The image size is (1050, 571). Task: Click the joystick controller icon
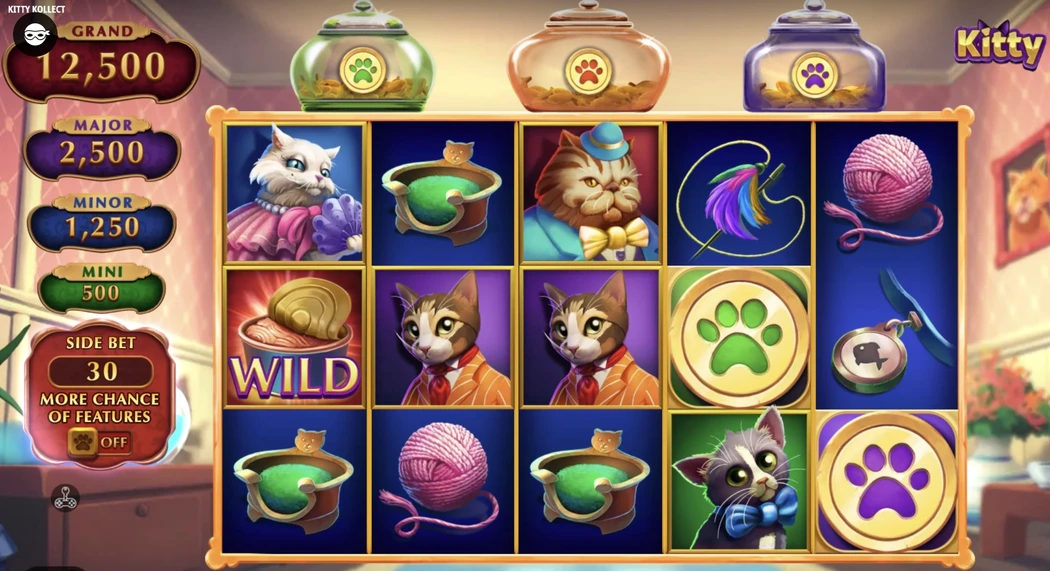(x=66, y=497)
